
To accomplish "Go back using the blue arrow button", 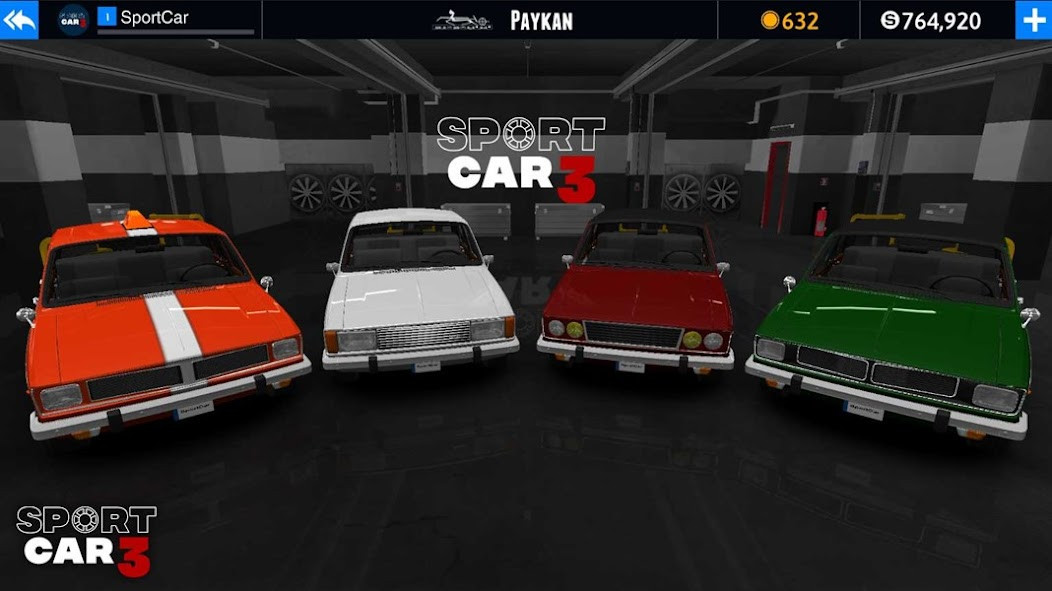I will [x=19, y=19].
